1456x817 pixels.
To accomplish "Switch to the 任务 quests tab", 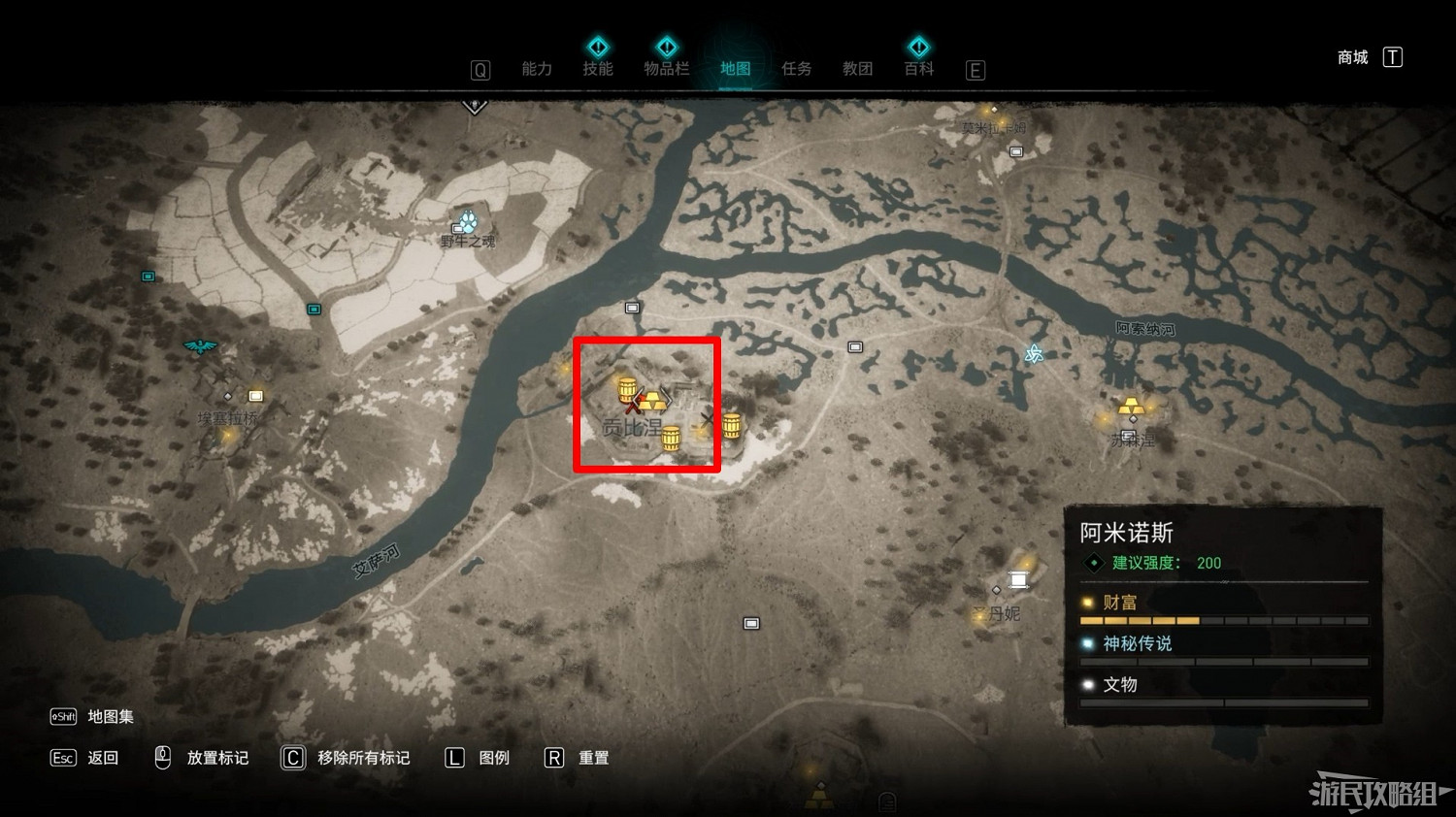I will point(796,68).
